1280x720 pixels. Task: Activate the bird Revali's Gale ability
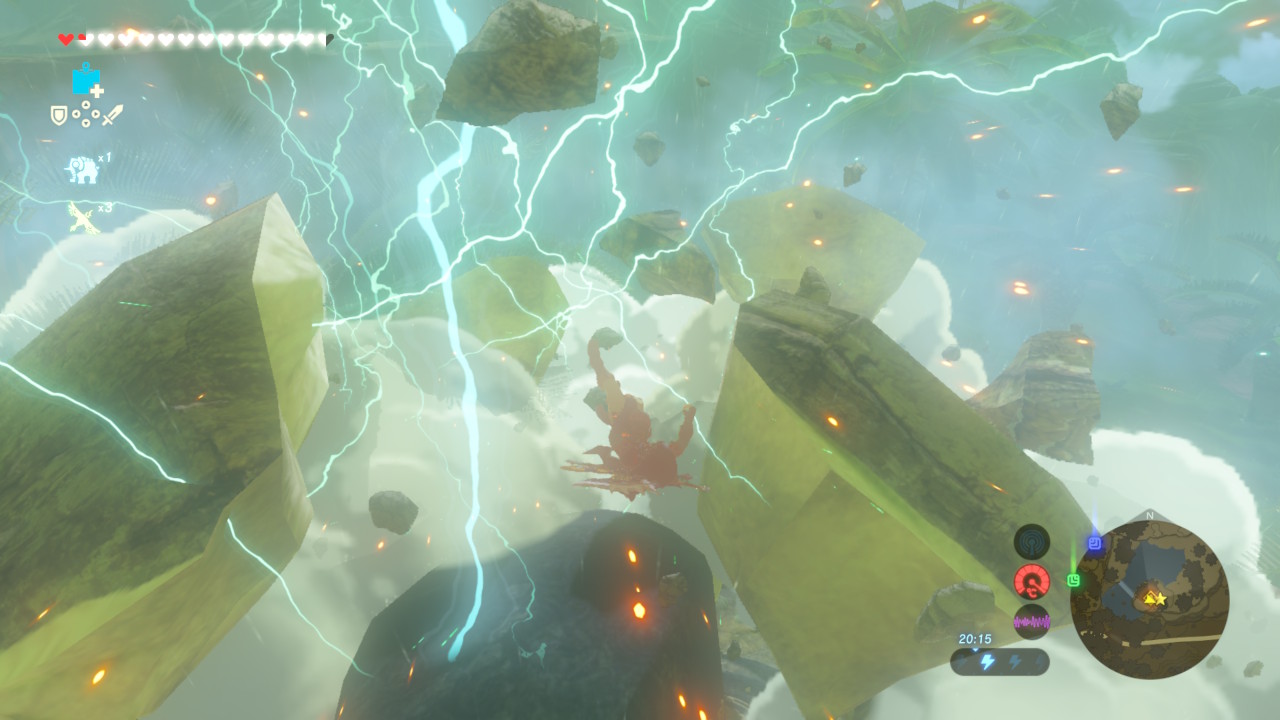[82, 217]
